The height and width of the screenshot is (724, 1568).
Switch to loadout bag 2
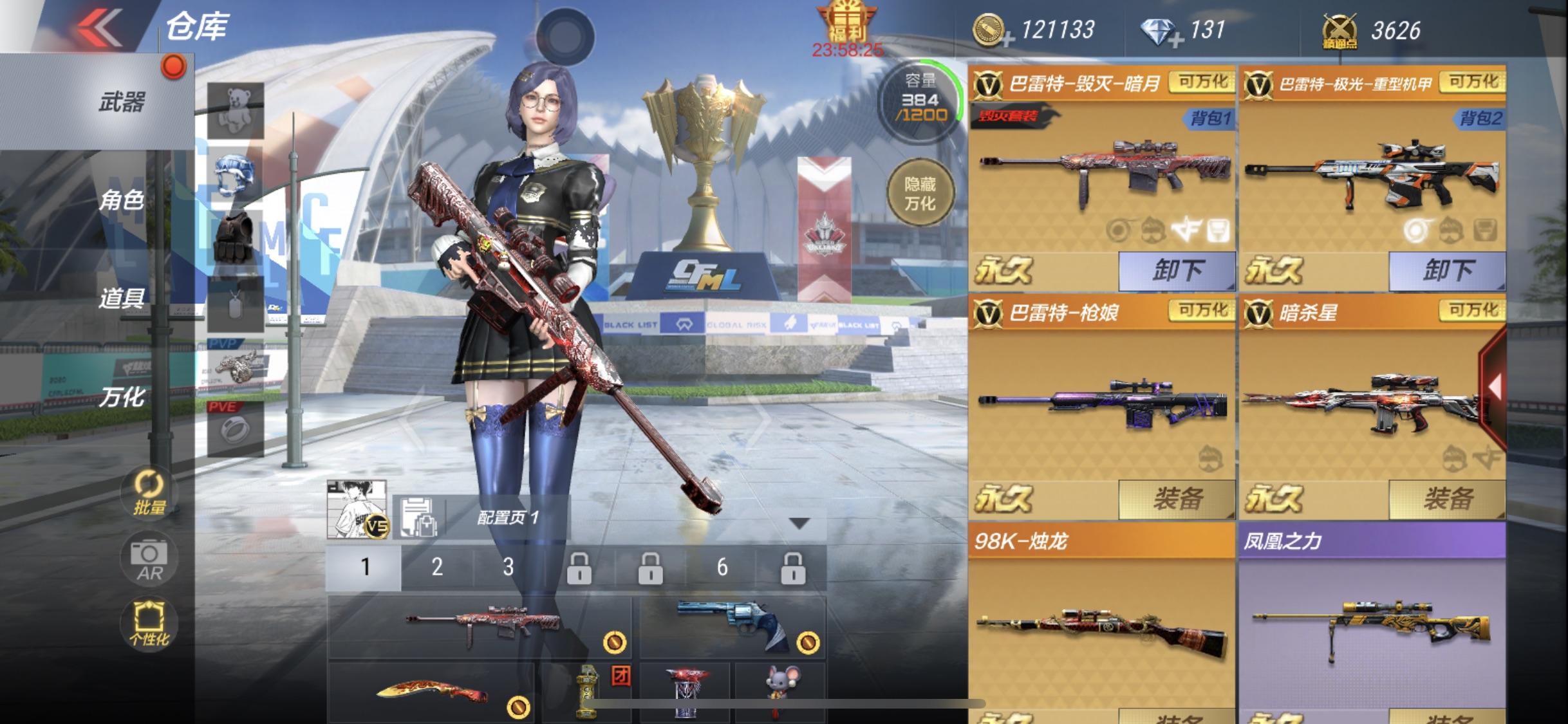[437, 567]
